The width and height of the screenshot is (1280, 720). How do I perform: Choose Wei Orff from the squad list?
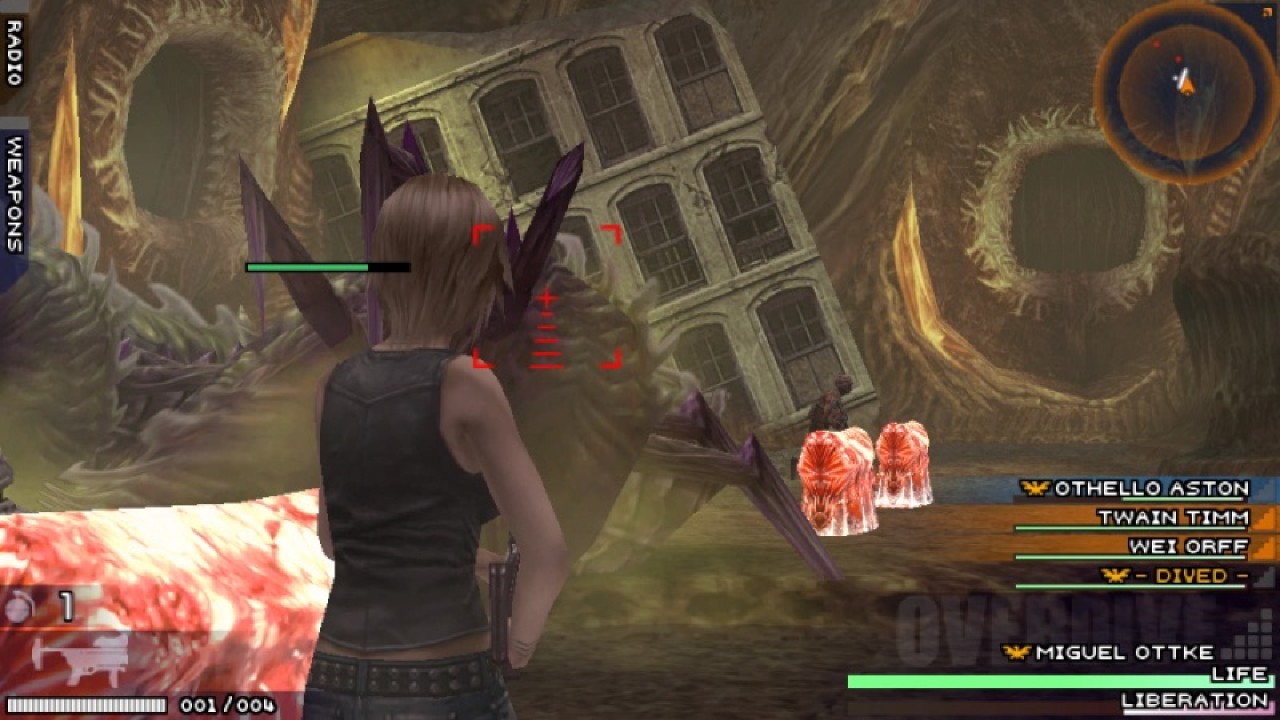click(1187, 547)
